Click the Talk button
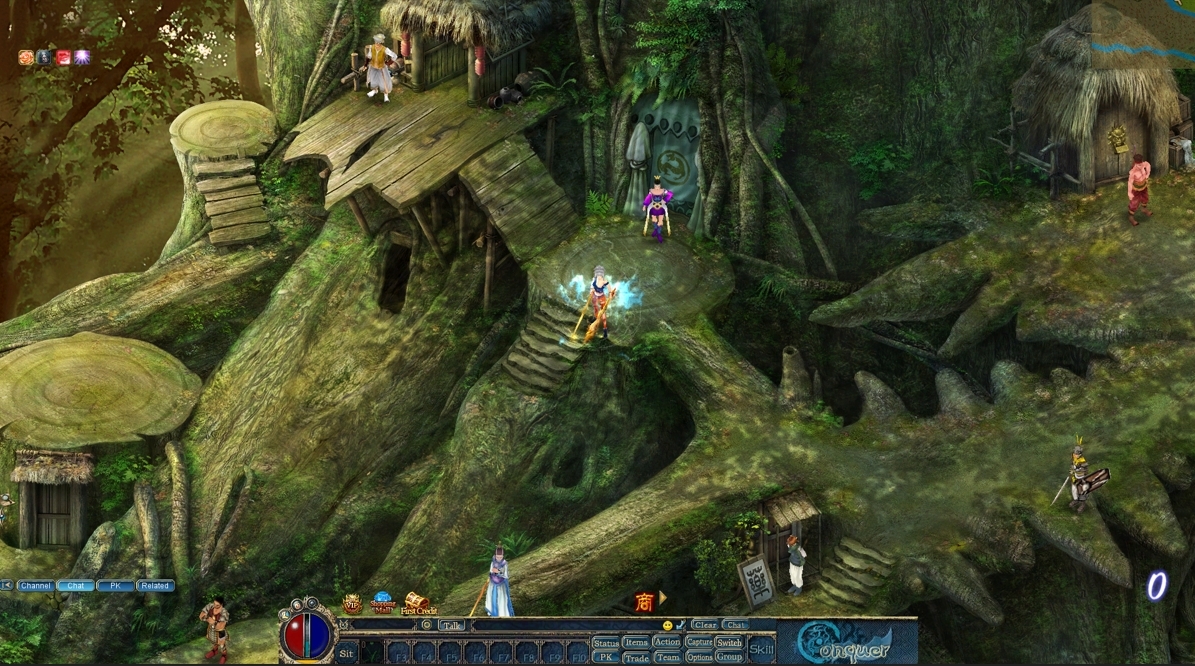This screenshot has height=666, width=1195. 453,625
